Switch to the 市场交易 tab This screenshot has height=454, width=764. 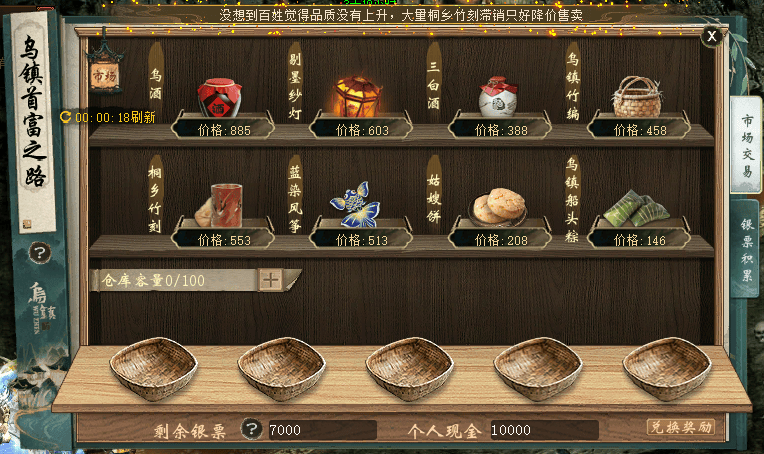pyautogui.click(x=746, y=146)
